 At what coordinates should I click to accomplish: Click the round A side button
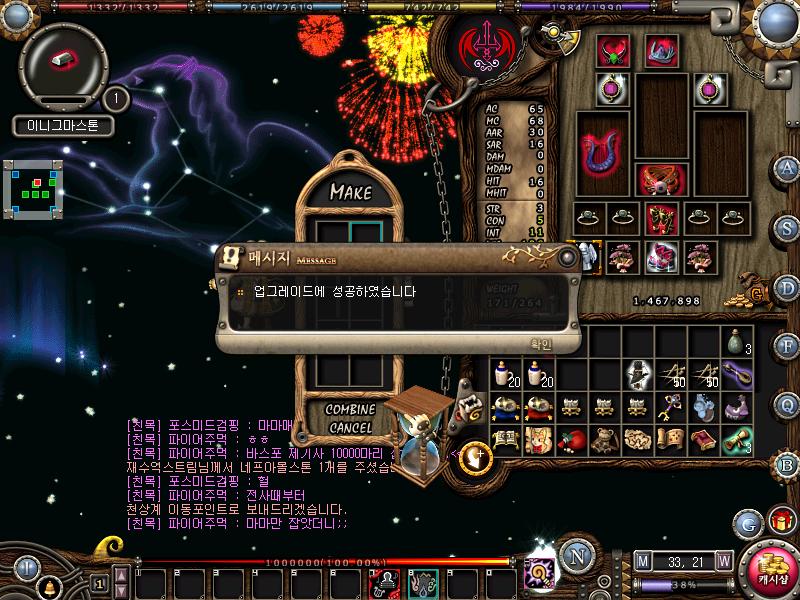(x=787, y=168)
